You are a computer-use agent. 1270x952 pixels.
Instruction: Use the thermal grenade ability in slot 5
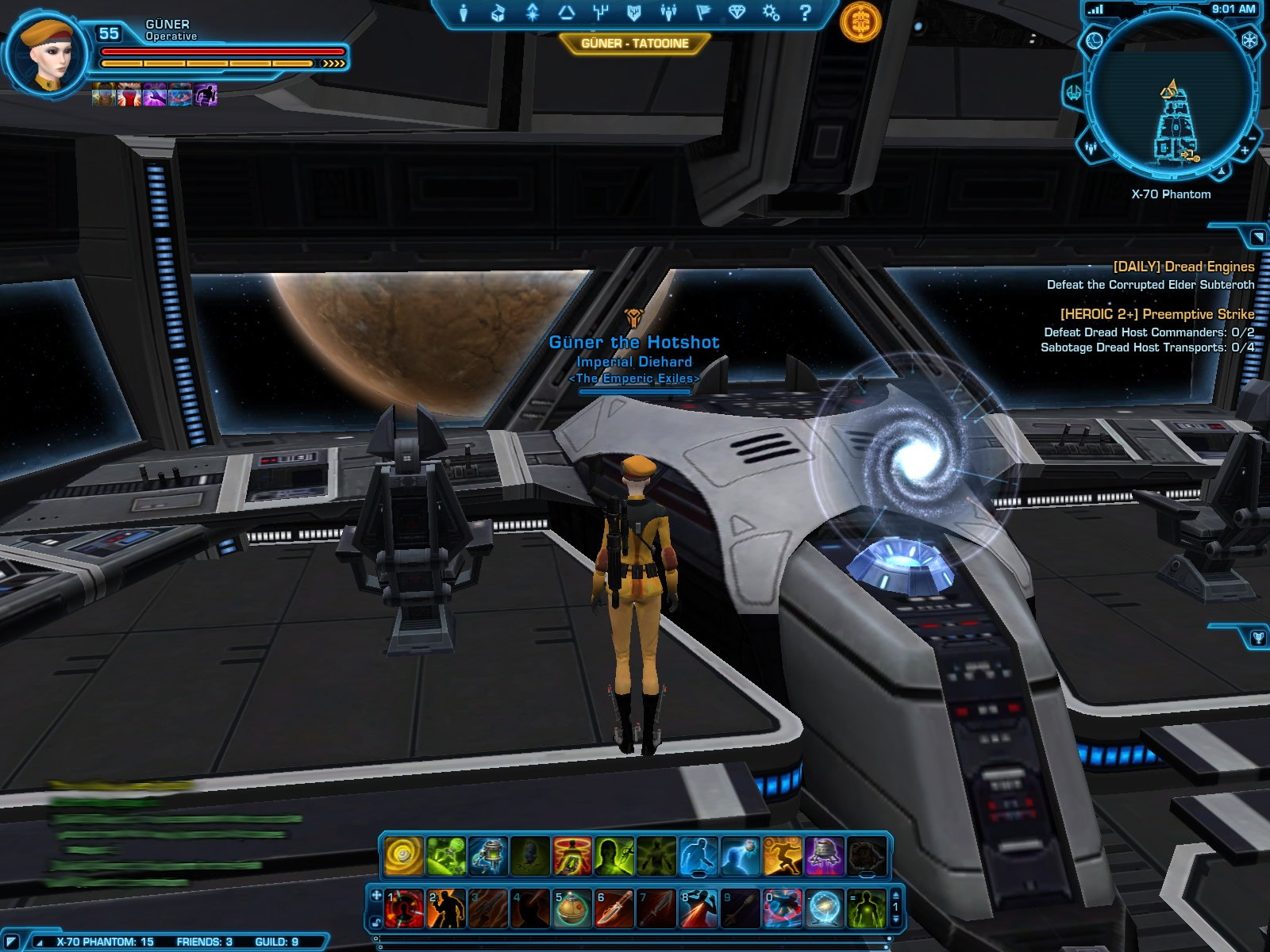571,908
